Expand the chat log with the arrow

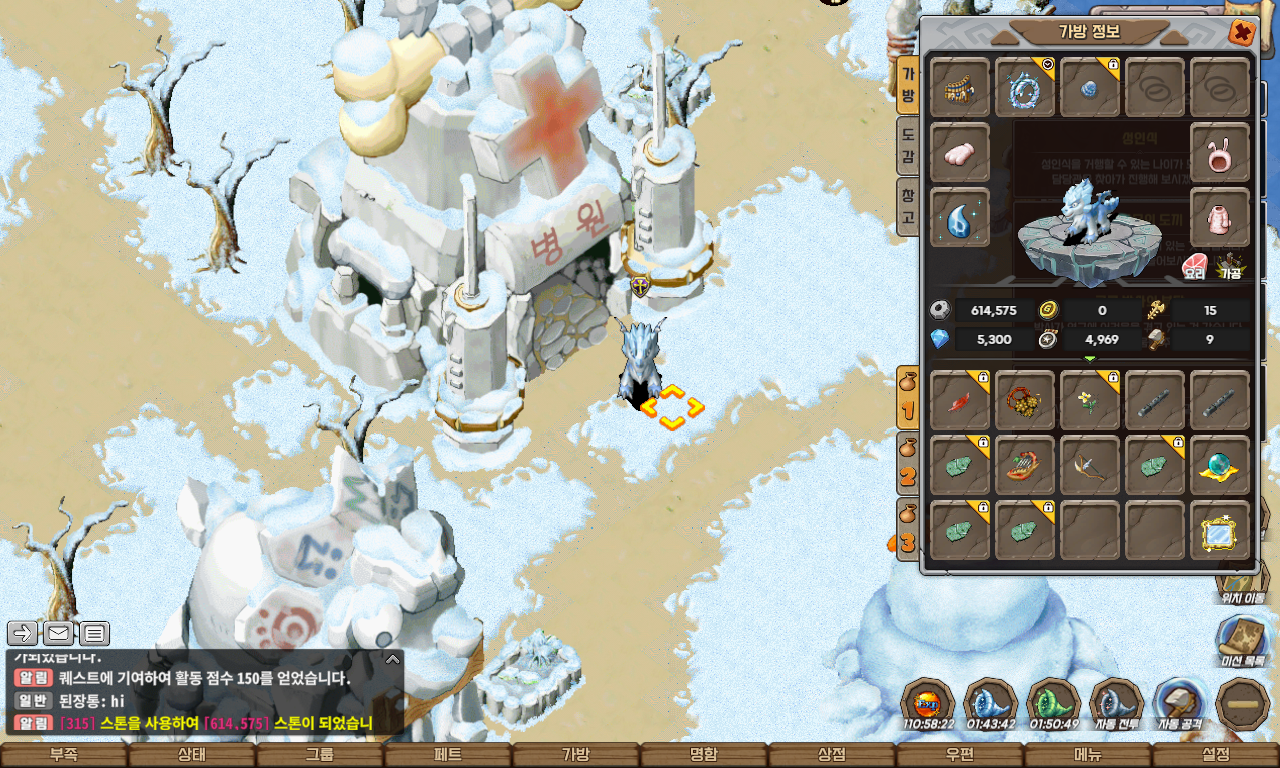[x=393, y=659]
